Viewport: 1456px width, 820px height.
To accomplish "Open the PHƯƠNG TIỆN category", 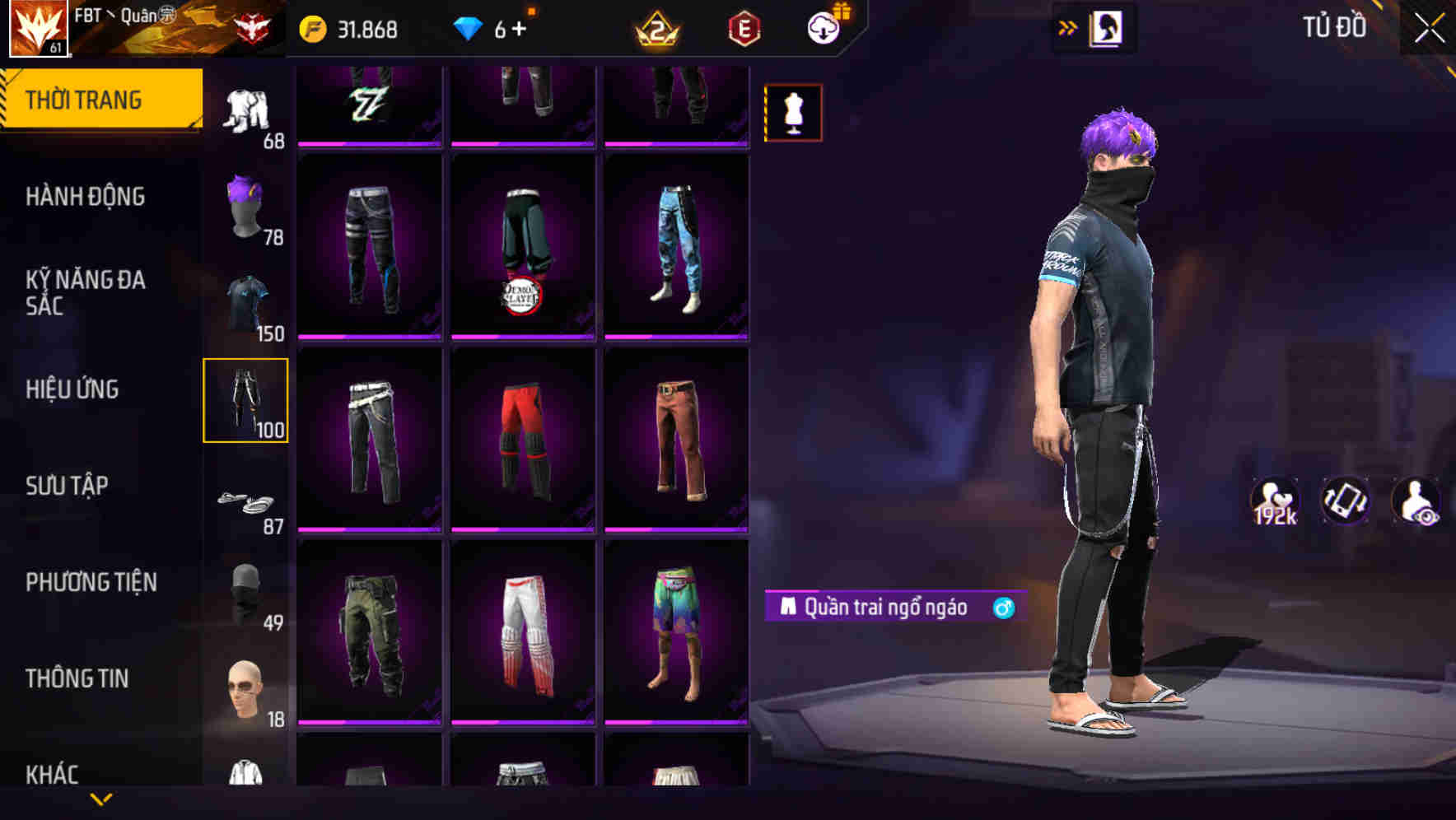I will [x=92, y=582].
